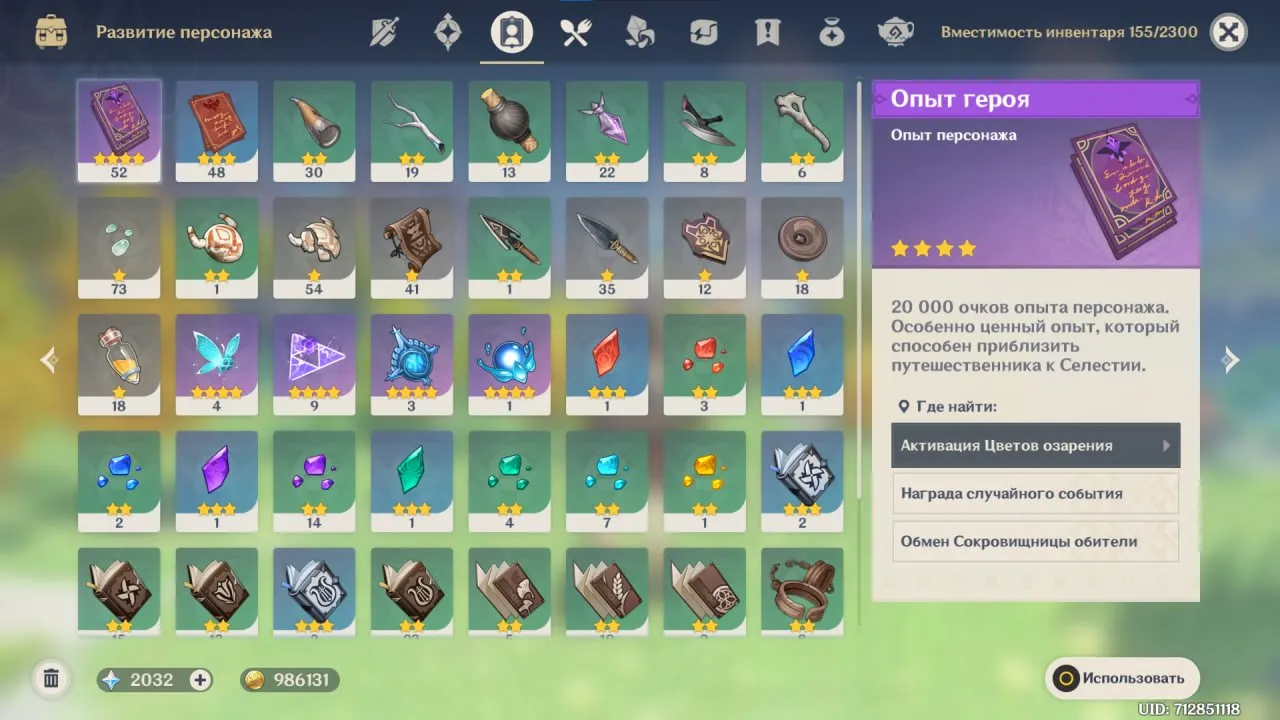Switch to the weapons tab
This screenshot has height=720, width=1280.
click(384, 33)
